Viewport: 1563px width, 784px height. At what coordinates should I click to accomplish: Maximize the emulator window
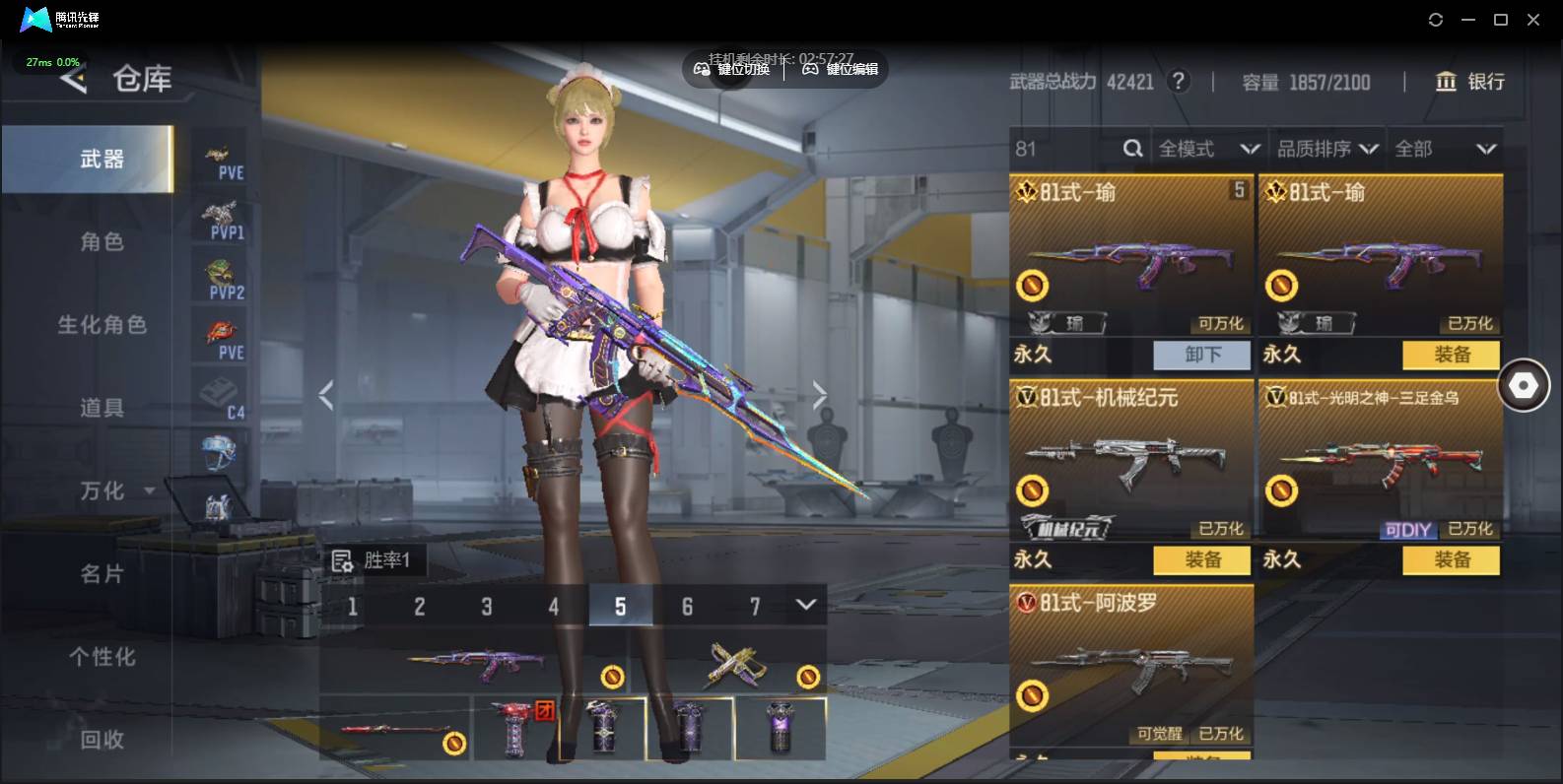(x=1500, y=20)
